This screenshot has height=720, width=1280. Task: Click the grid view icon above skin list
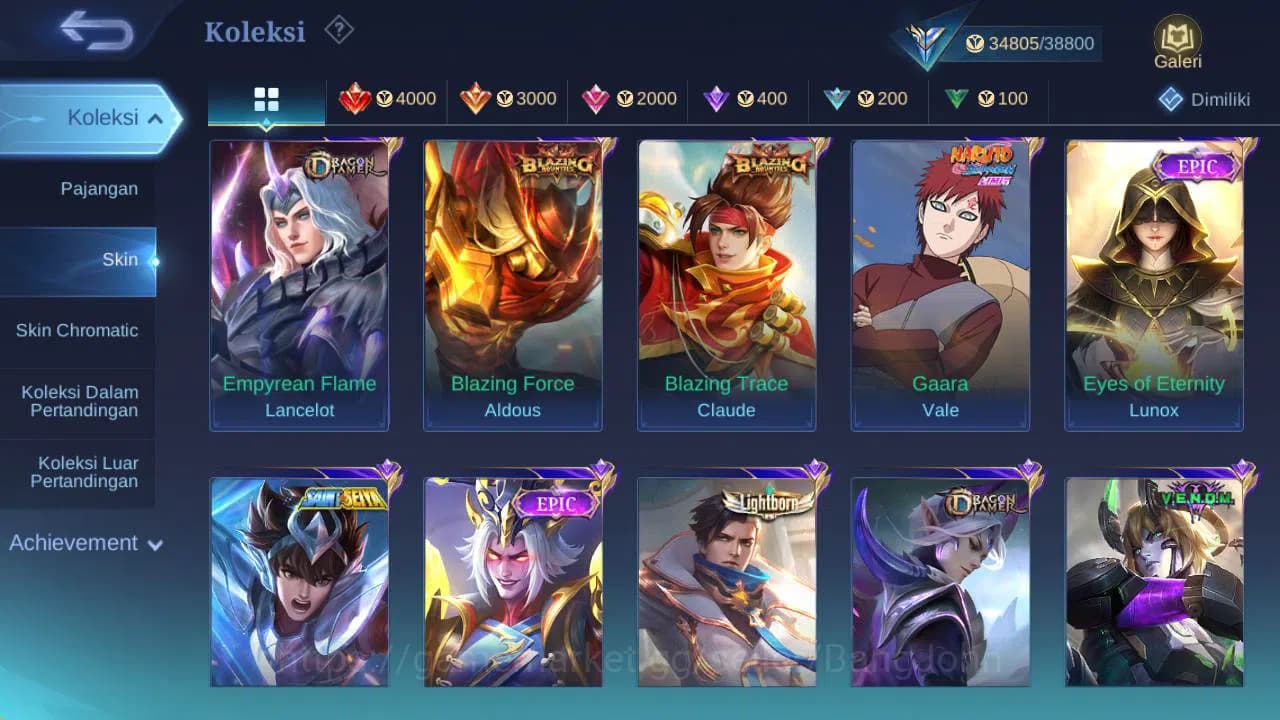click(265, 98)
